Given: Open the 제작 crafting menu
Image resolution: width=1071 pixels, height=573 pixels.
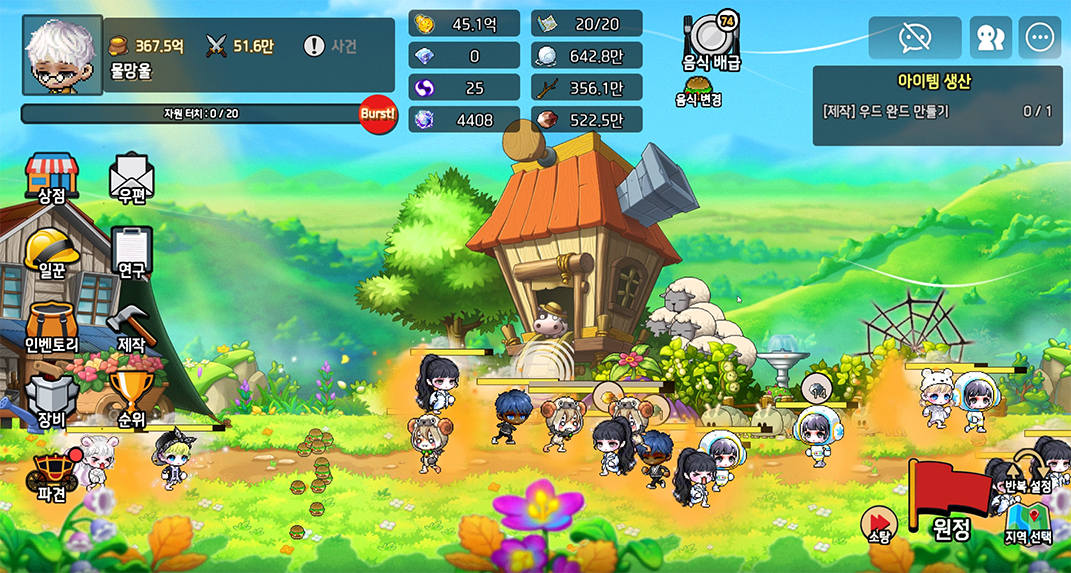Looking at the screenshot, I should 131,329.
